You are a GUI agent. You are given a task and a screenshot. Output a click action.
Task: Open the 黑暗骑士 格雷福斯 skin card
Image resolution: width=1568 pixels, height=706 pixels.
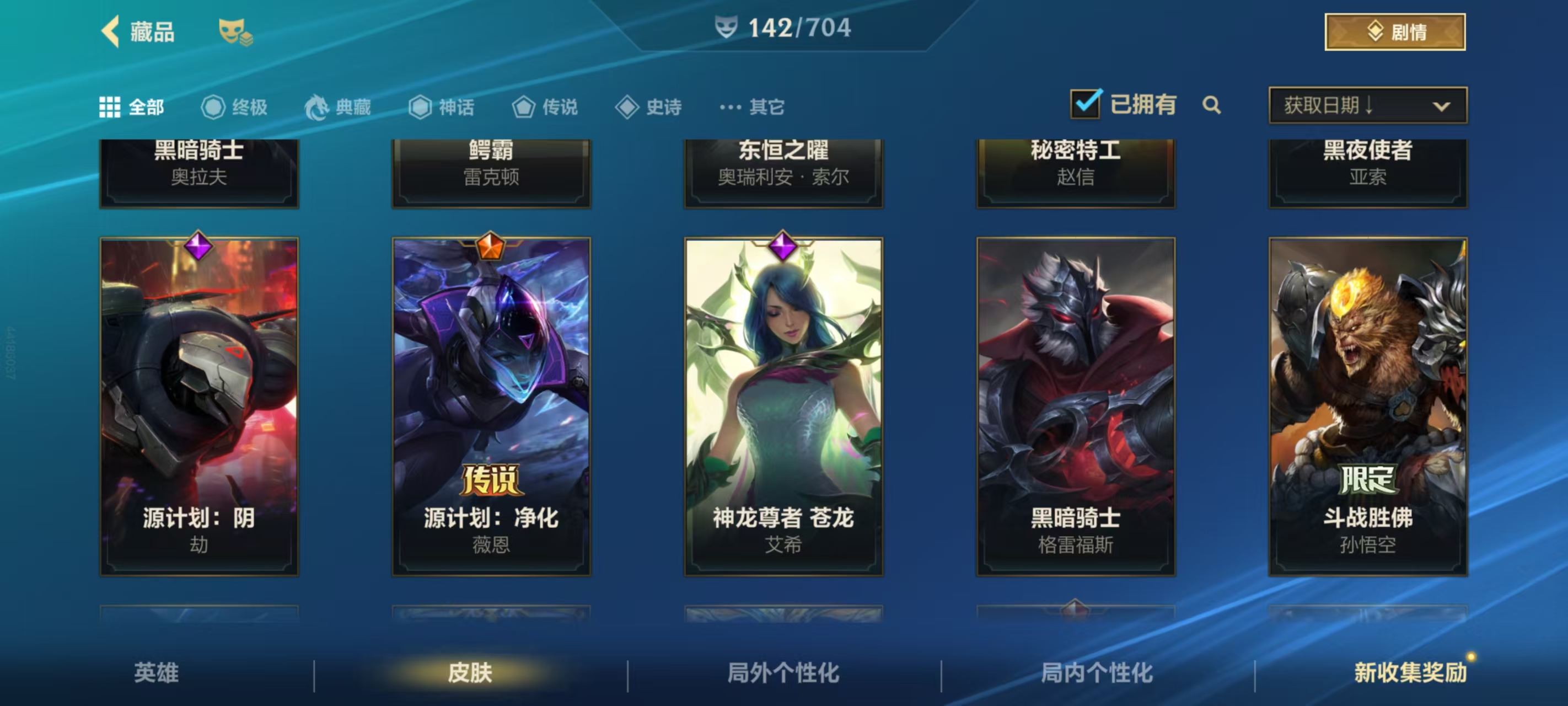[1076, 406]
